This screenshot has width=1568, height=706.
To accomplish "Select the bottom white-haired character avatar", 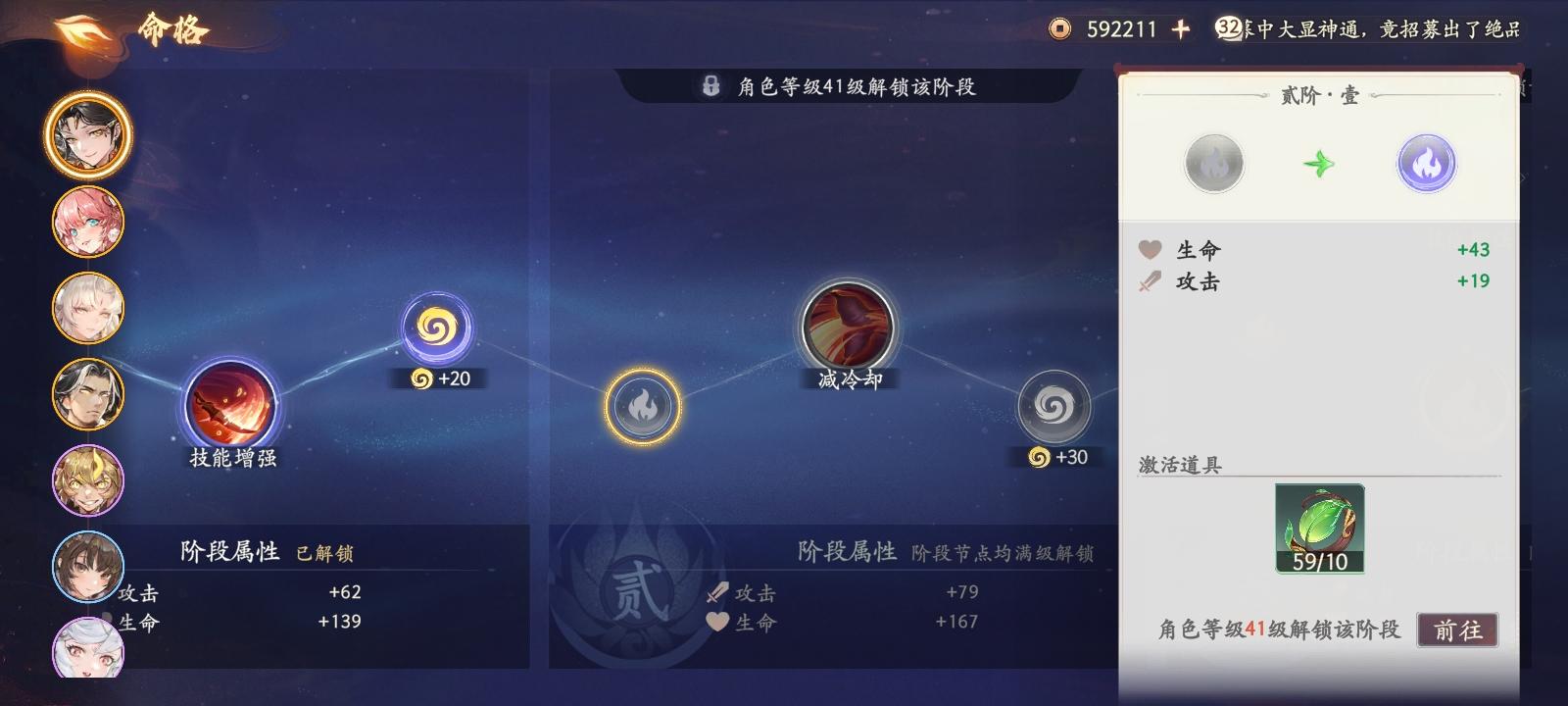I will click(x=87, y=651).
